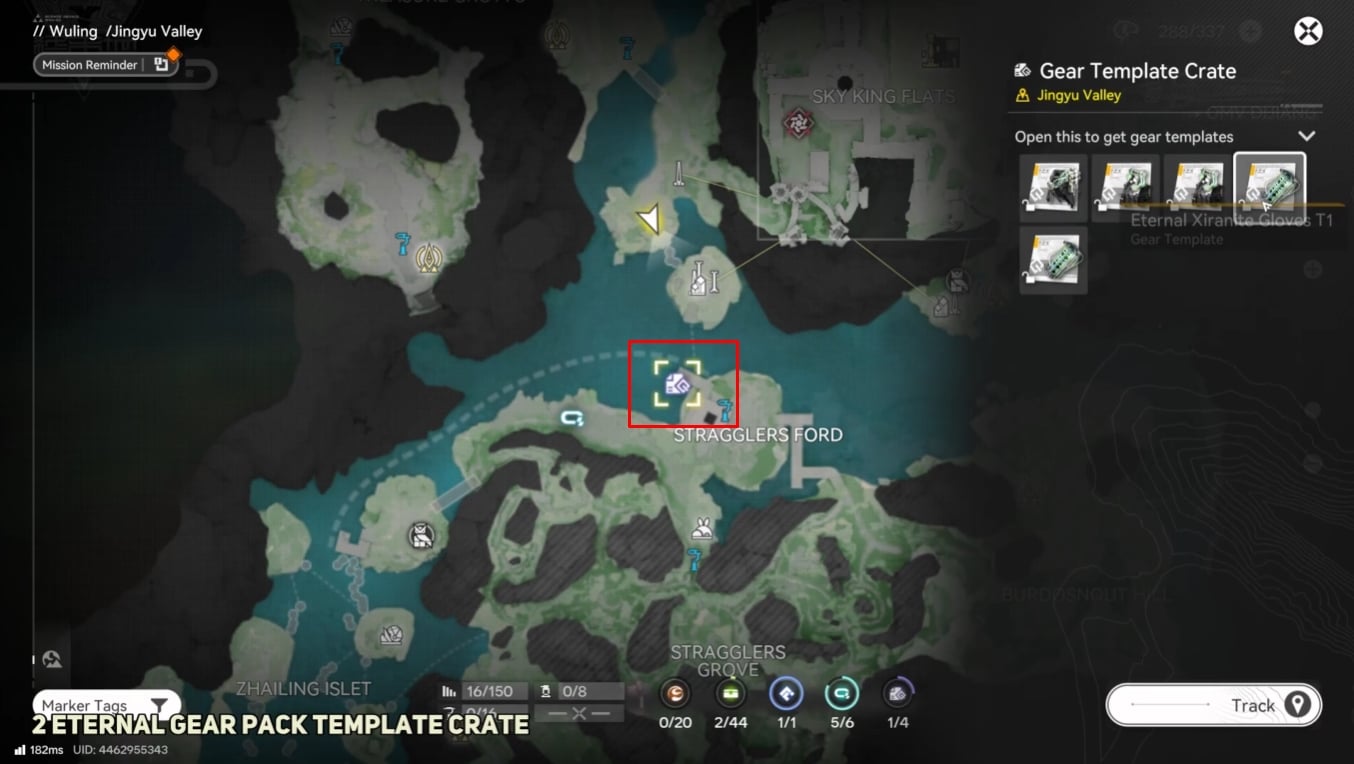Show the gear crate counter 1/4
The image size is (1354, 764).
(897, 694)
